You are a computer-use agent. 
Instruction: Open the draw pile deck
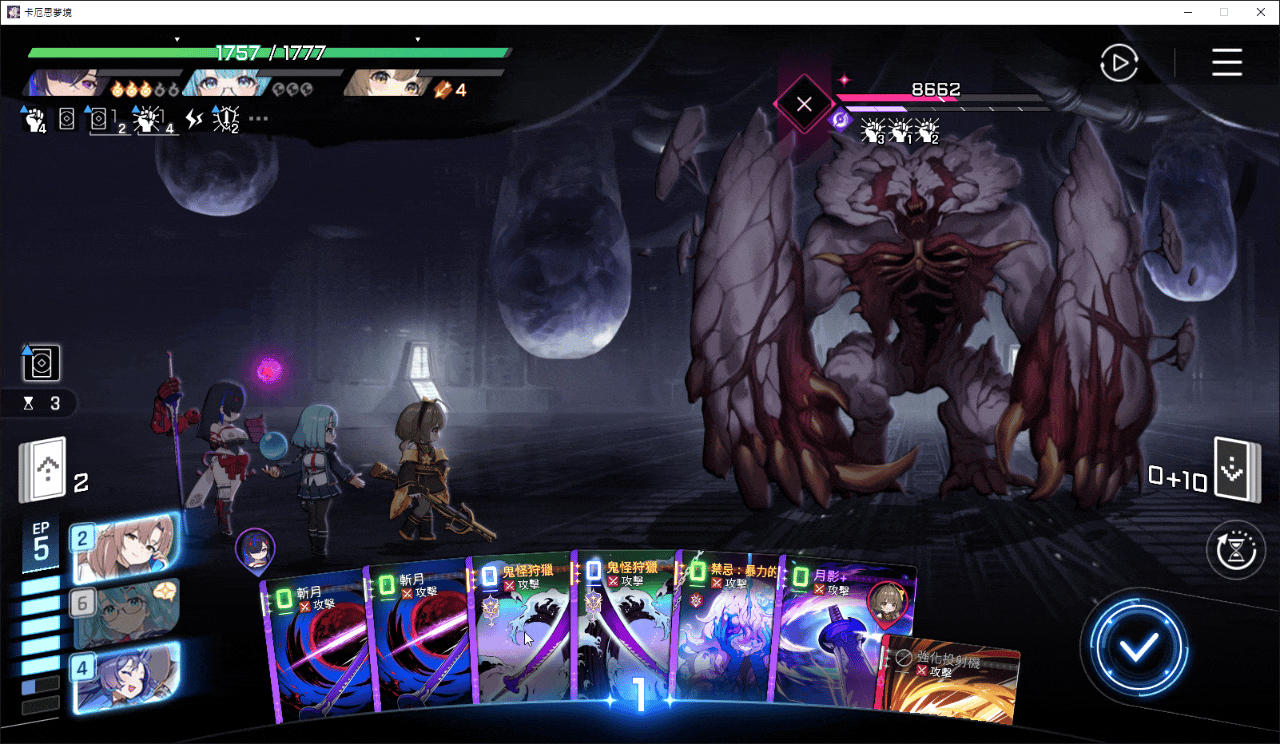pyautogui.click(x=42, y=470)
